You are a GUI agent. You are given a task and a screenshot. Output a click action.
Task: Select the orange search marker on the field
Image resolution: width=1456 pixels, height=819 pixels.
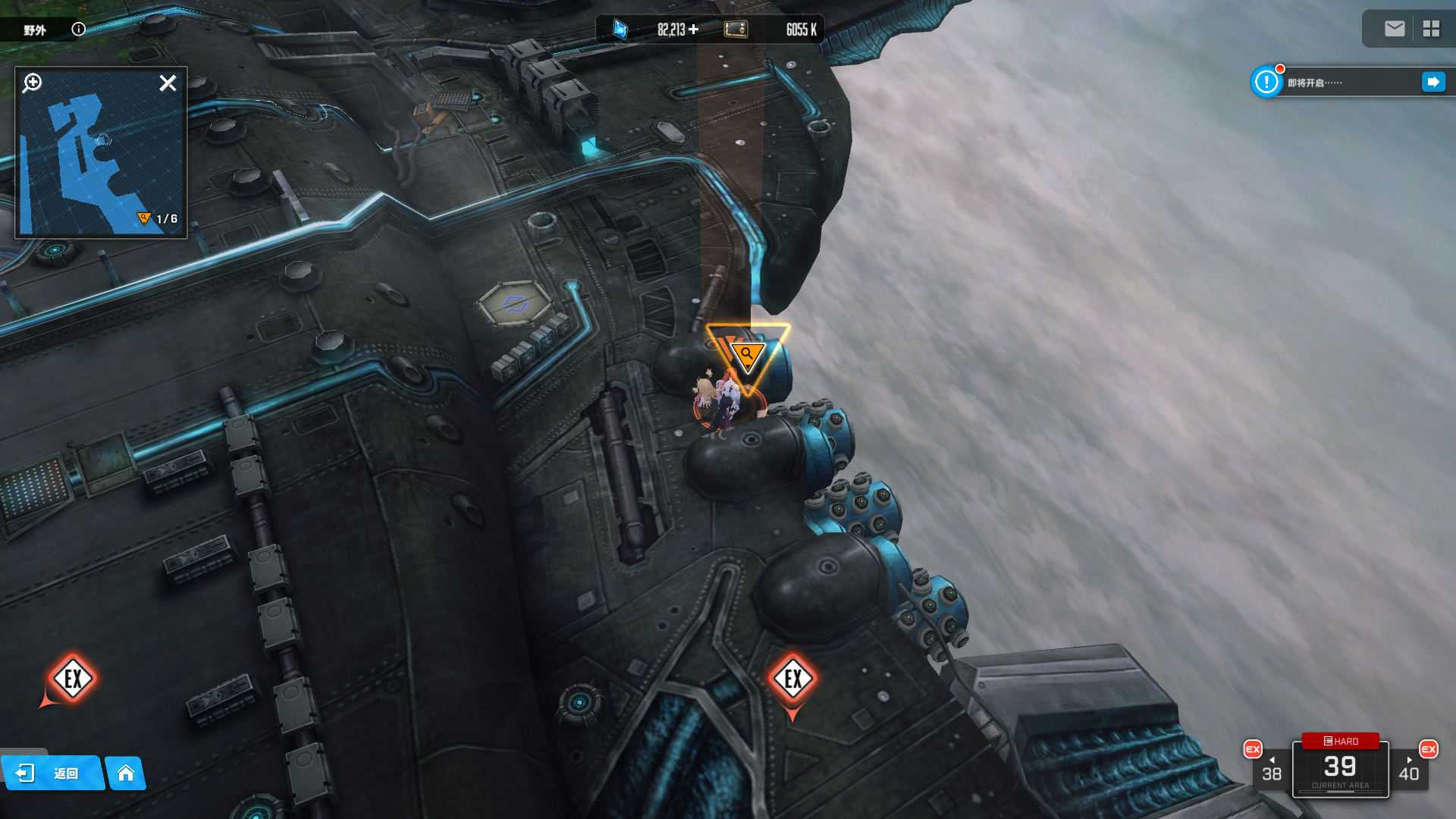(747, 355)
